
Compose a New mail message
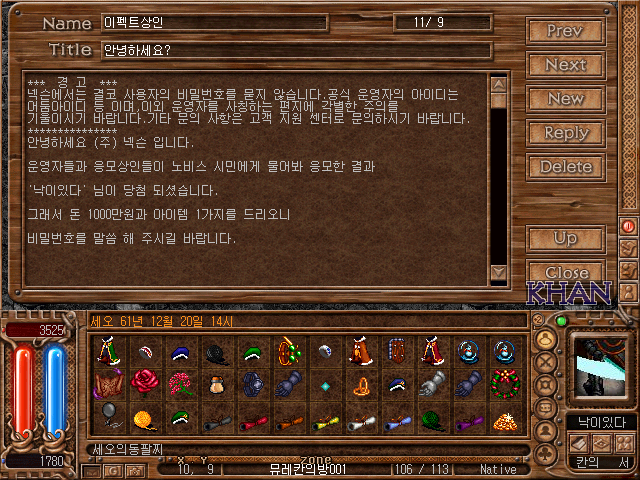[x=565, y=99]
